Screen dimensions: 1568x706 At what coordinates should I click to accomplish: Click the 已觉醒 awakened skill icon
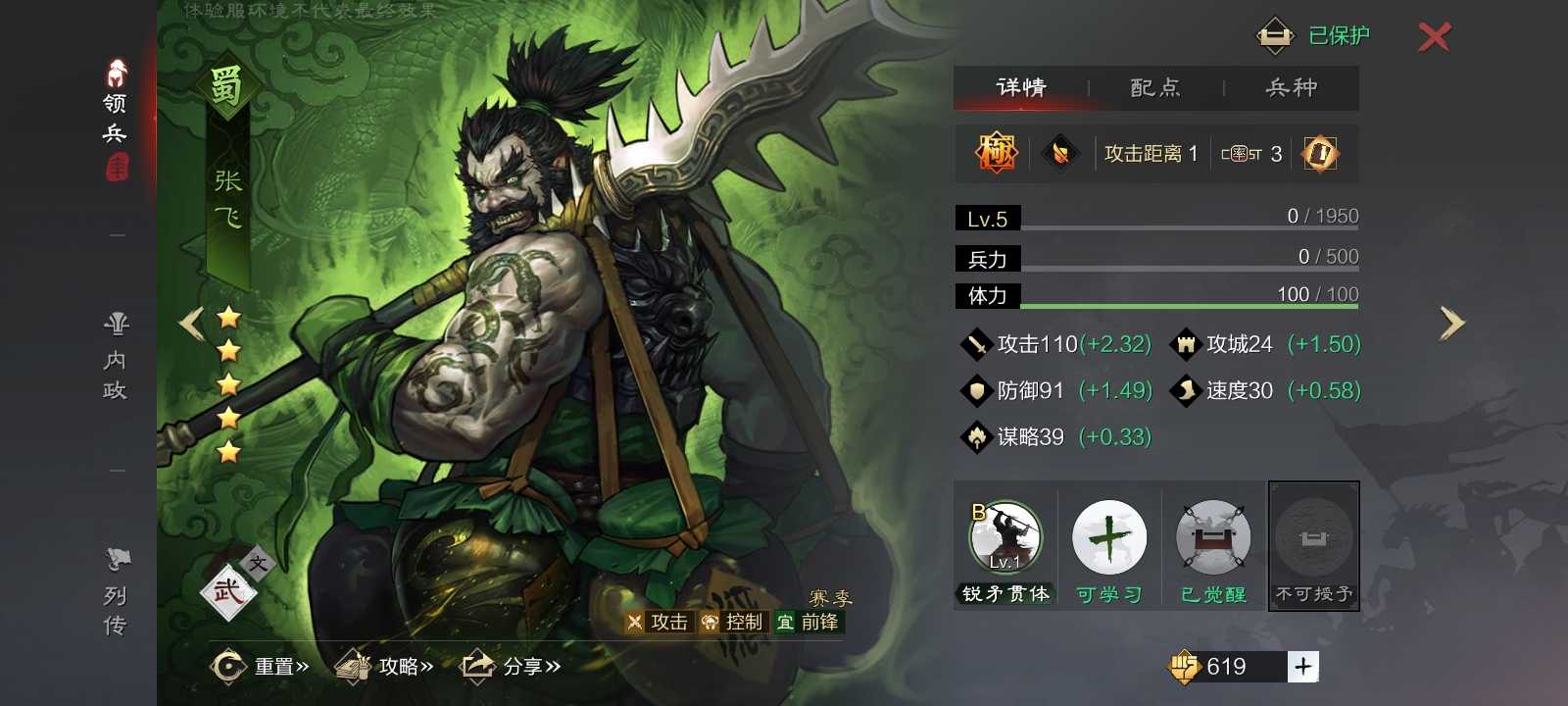point(1213,537)
